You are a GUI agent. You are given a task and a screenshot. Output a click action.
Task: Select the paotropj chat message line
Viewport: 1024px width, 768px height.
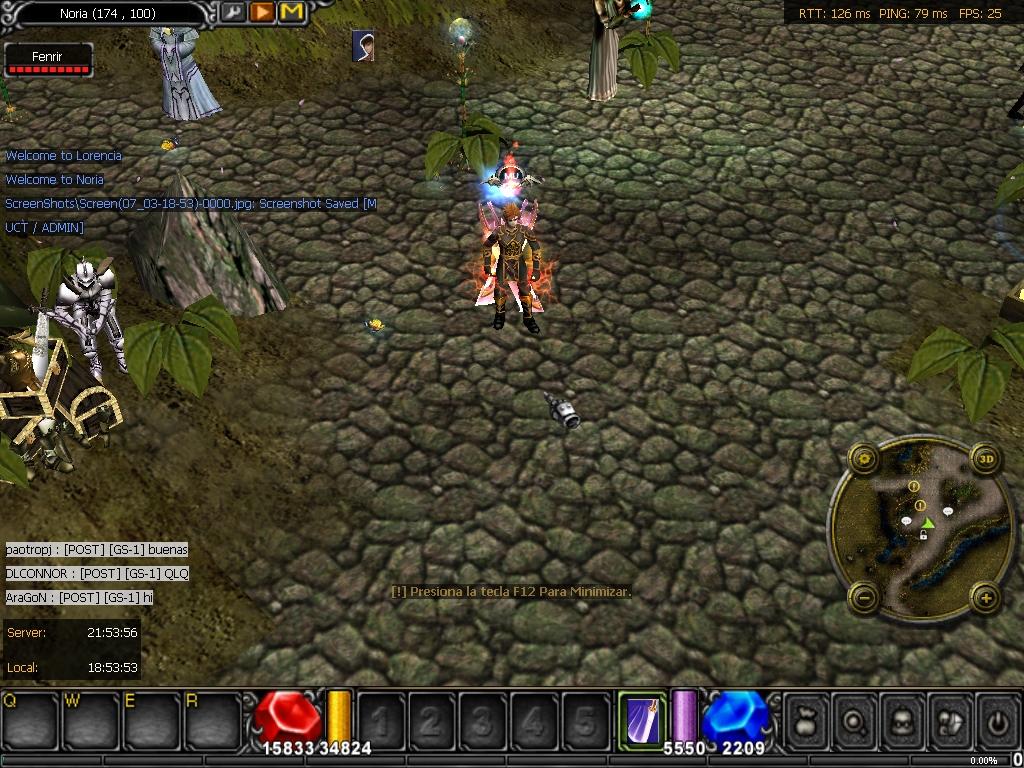tap(97, 549)
